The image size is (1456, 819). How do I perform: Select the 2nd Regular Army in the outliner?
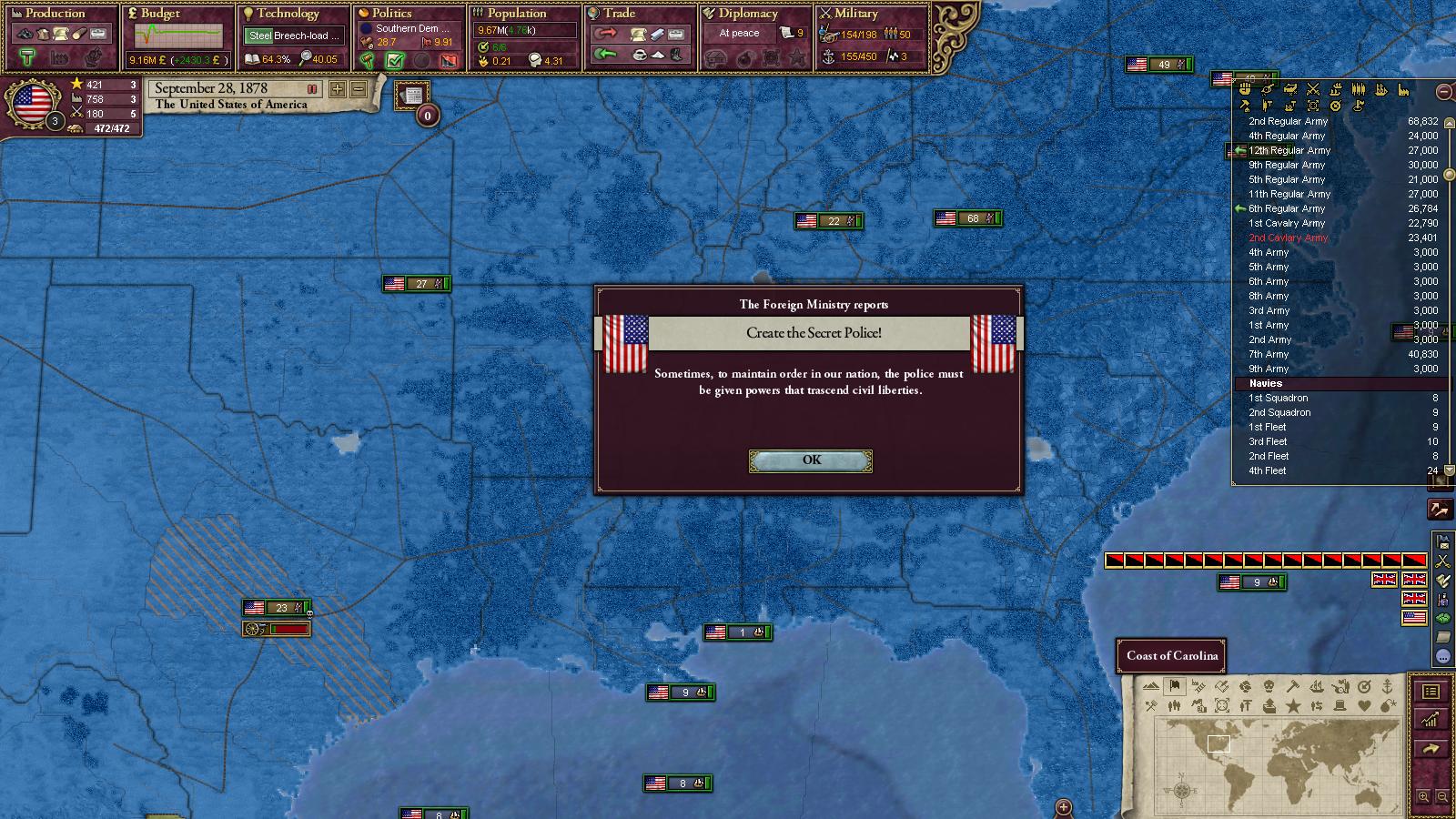(x=1288, y=121)
